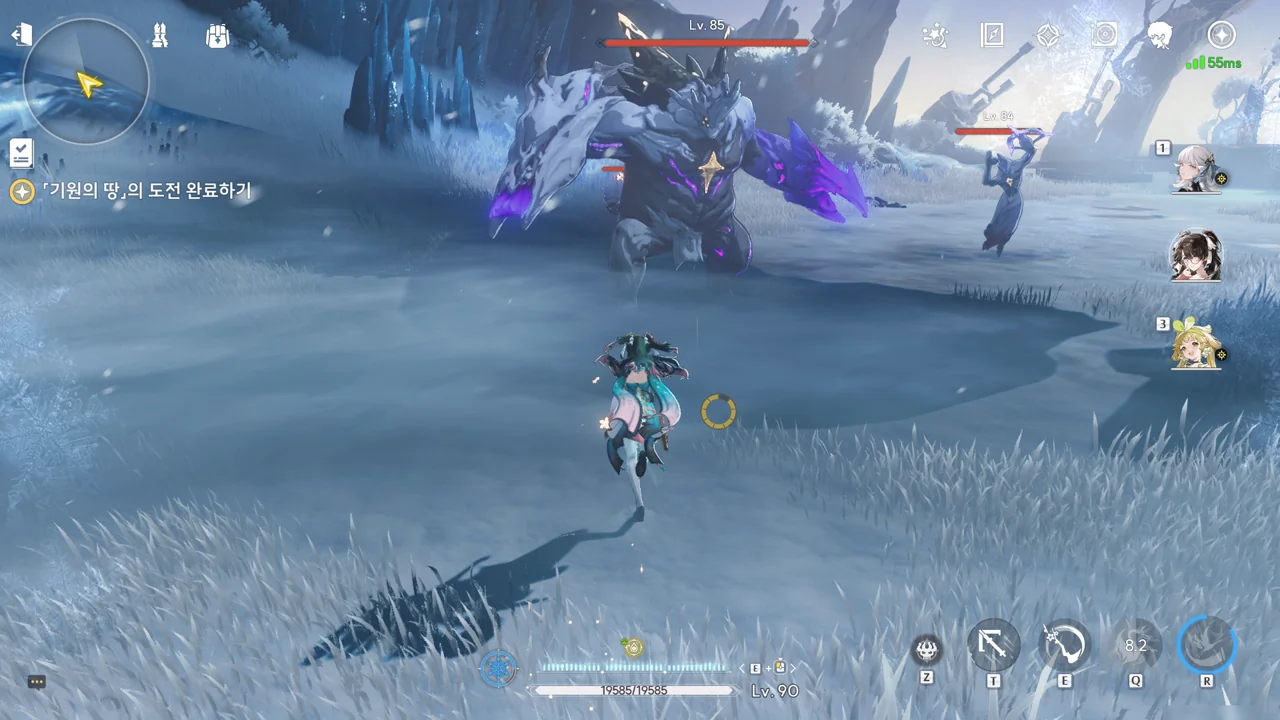The width and height of the screenshot is (1280, 720).
Task: Use the grapple hook utility icon
Action: pyautogui.click(x=993, y=645)
